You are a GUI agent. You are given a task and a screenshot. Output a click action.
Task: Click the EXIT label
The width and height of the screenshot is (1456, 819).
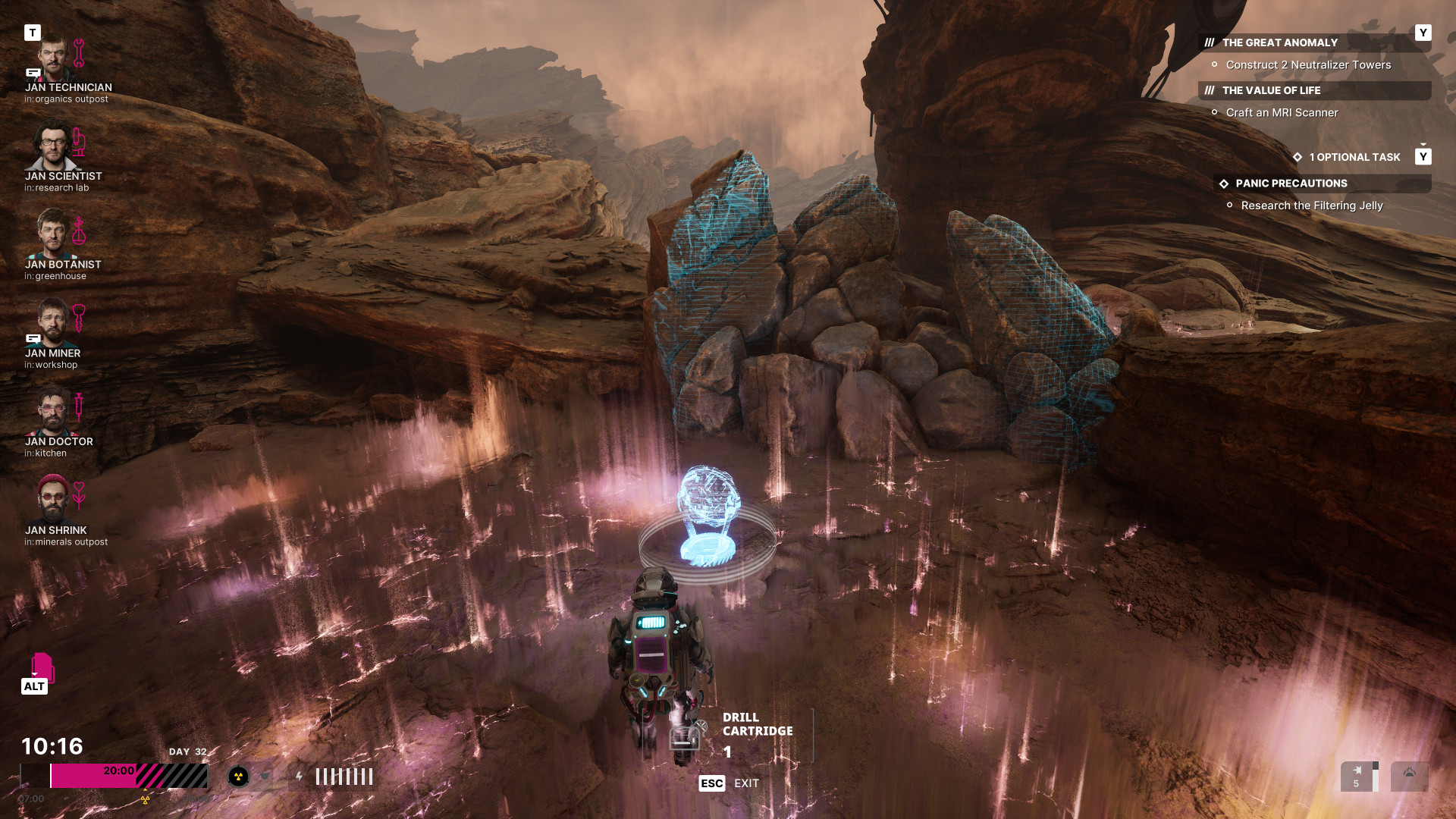tap(746, 783)
